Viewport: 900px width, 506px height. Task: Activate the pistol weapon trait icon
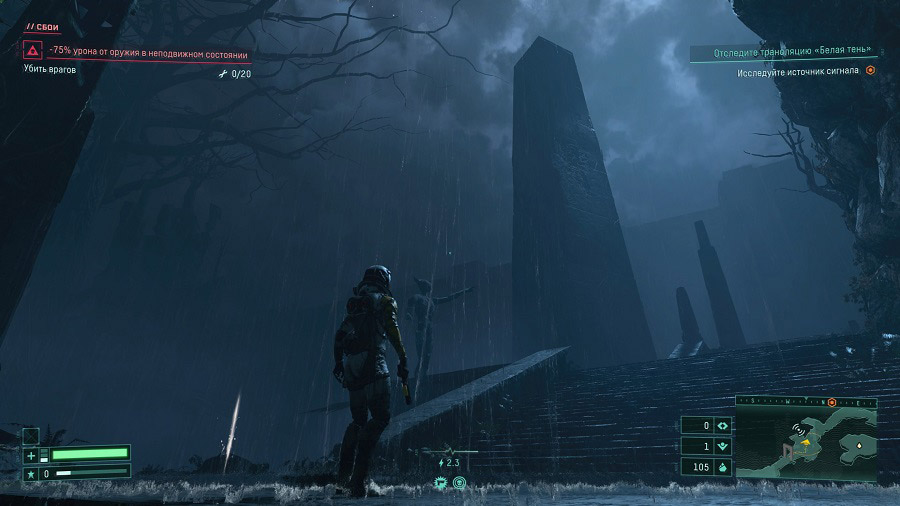pos(440,483)
